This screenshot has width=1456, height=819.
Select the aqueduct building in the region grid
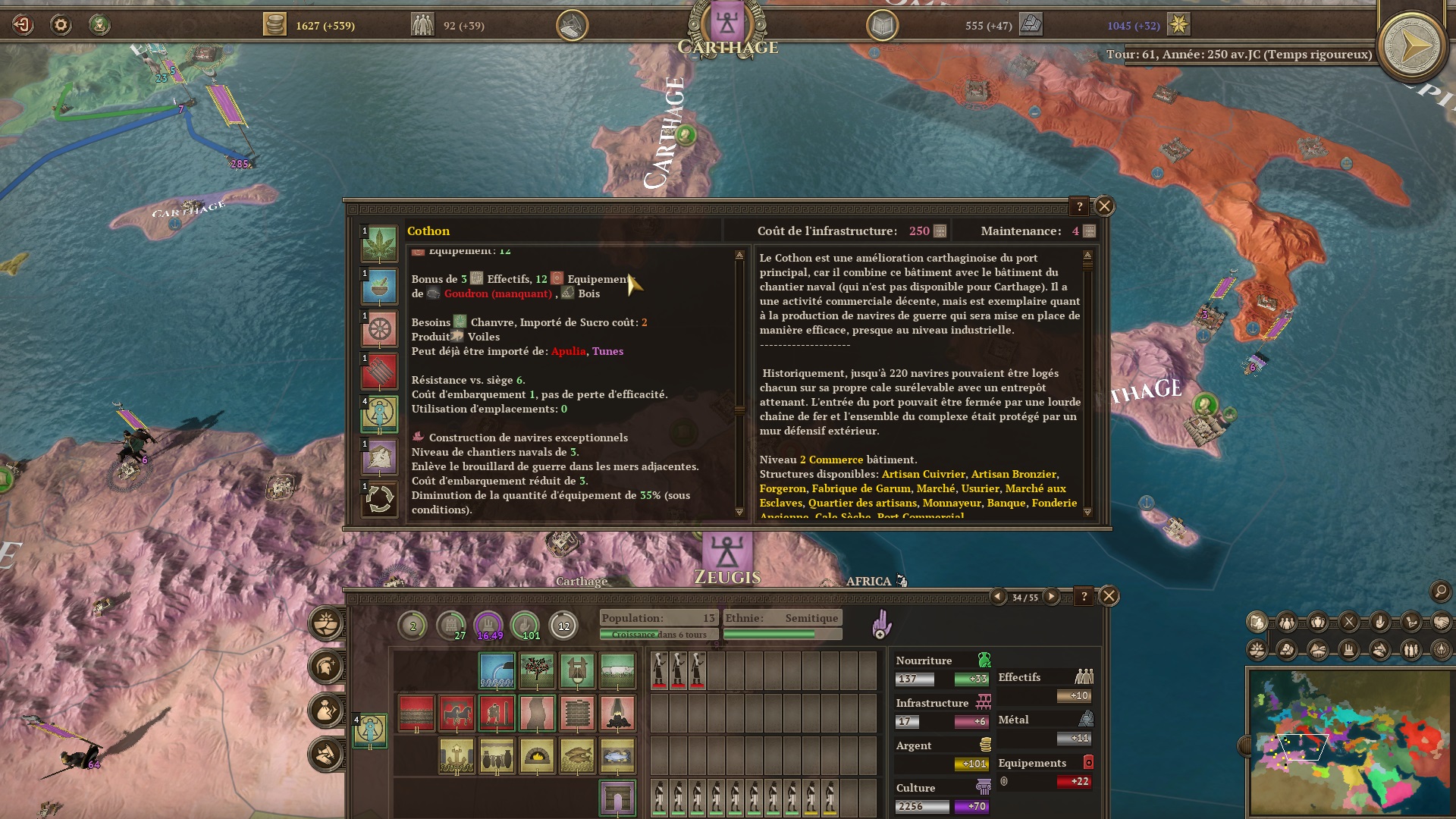(x=497, y=670)
